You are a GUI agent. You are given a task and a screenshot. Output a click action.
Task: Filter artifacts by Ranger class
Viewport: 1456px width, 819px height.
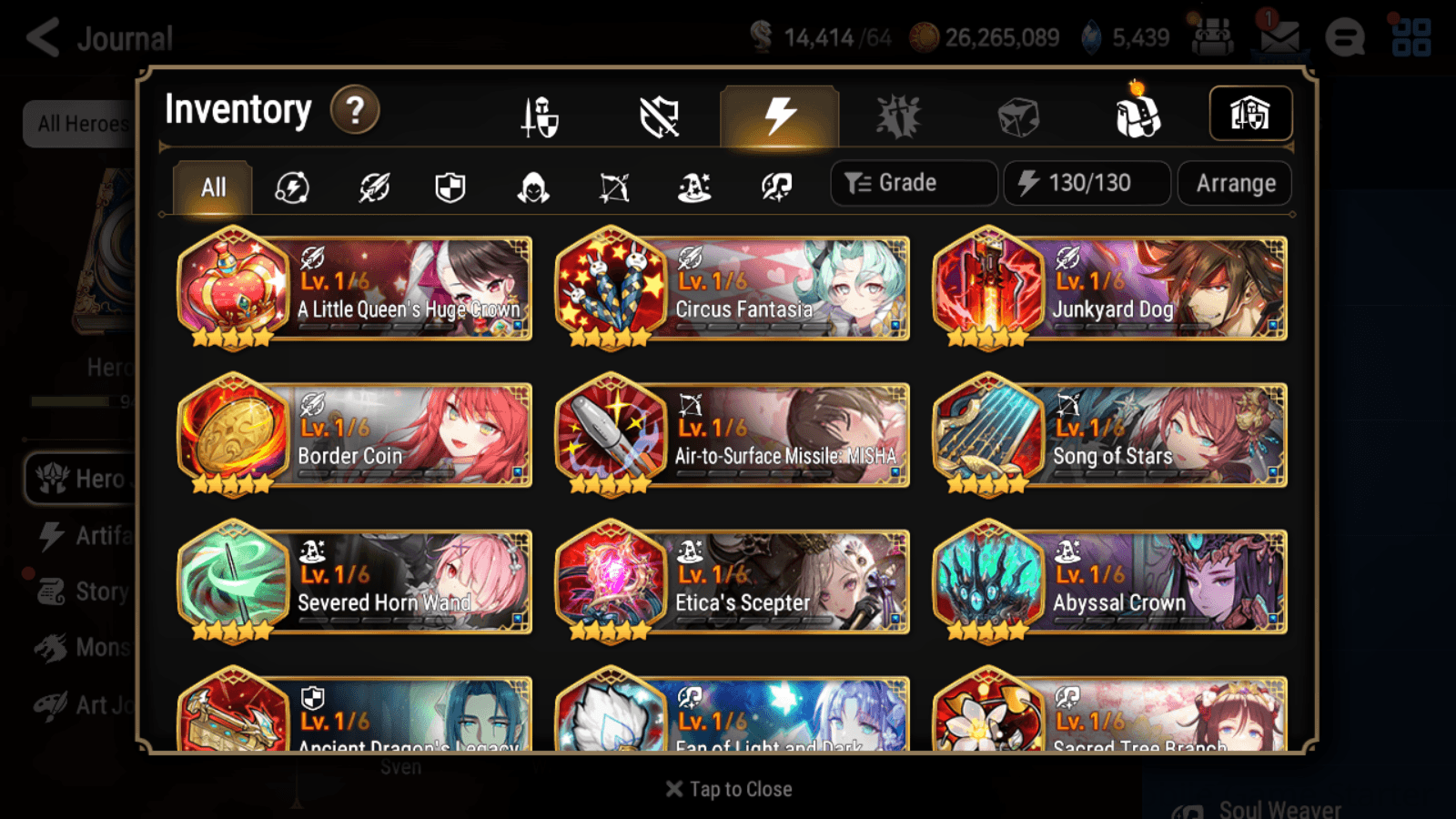[x=614, y=187]
